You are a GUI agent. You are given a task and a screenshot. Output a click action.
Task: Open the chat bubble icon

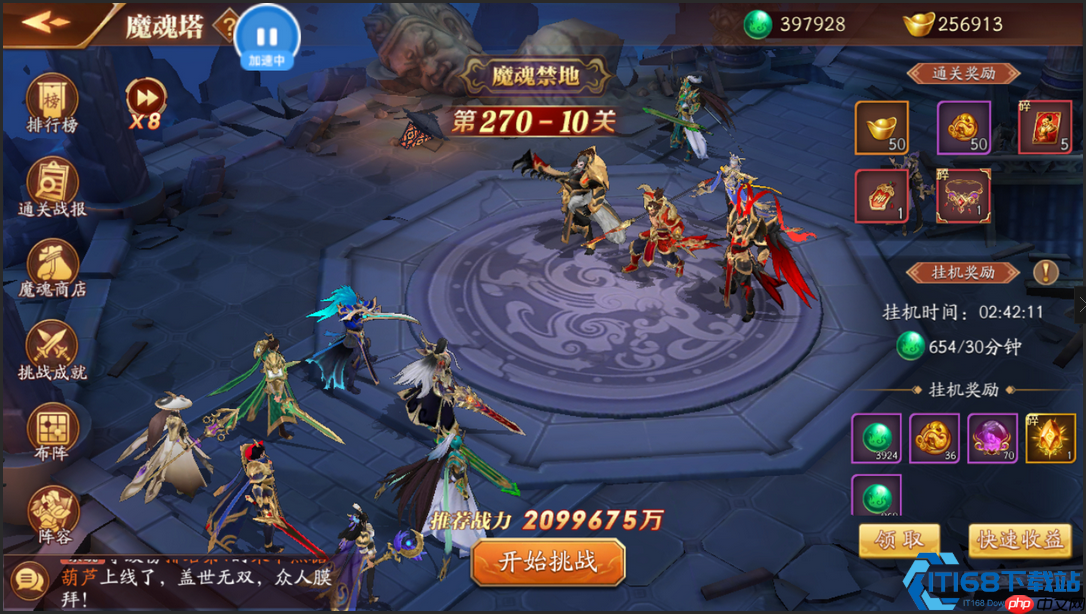[26, 579]
